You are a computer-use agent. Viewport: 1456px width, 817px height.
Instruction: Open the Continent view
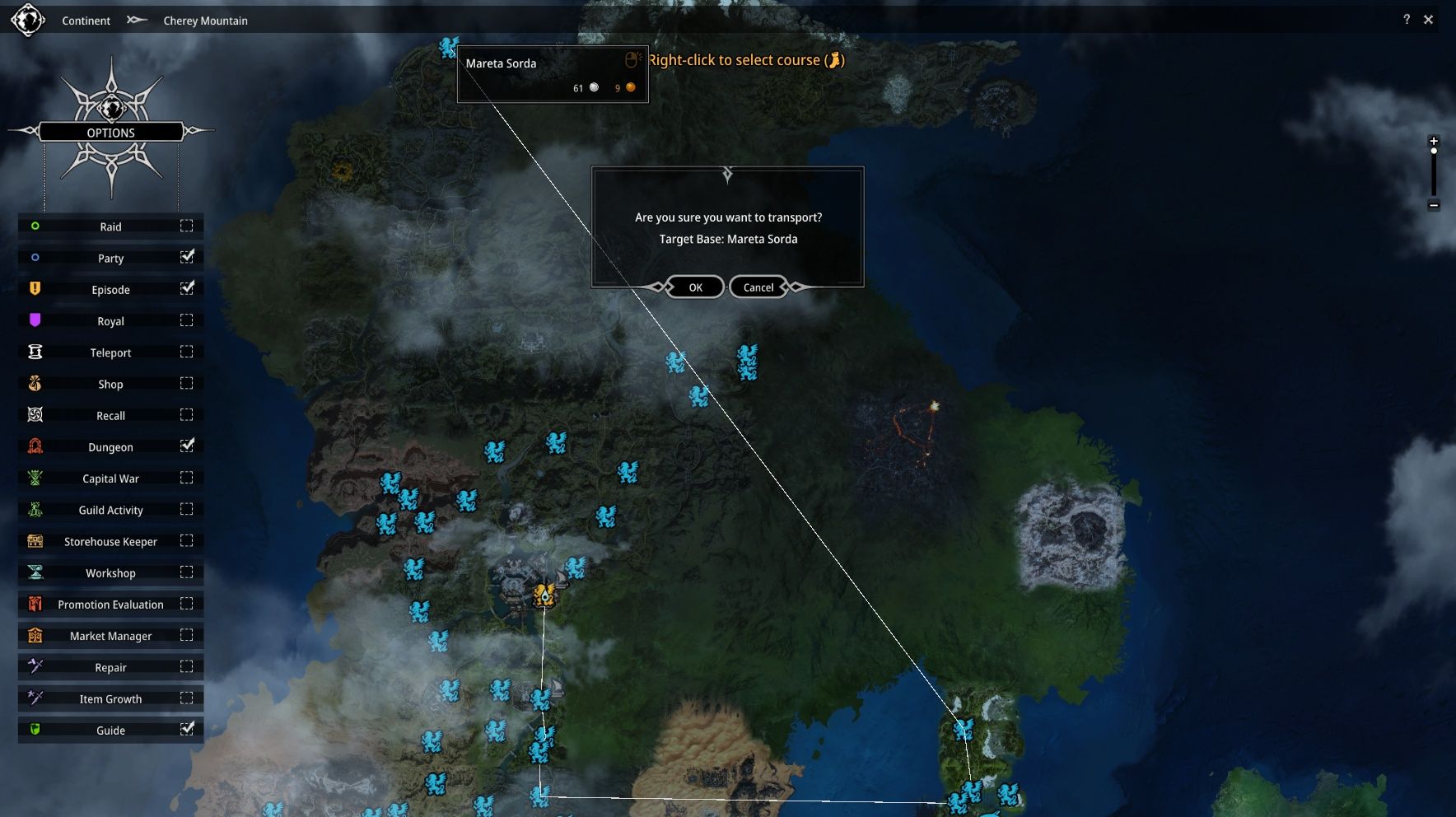tap(86, 21)
